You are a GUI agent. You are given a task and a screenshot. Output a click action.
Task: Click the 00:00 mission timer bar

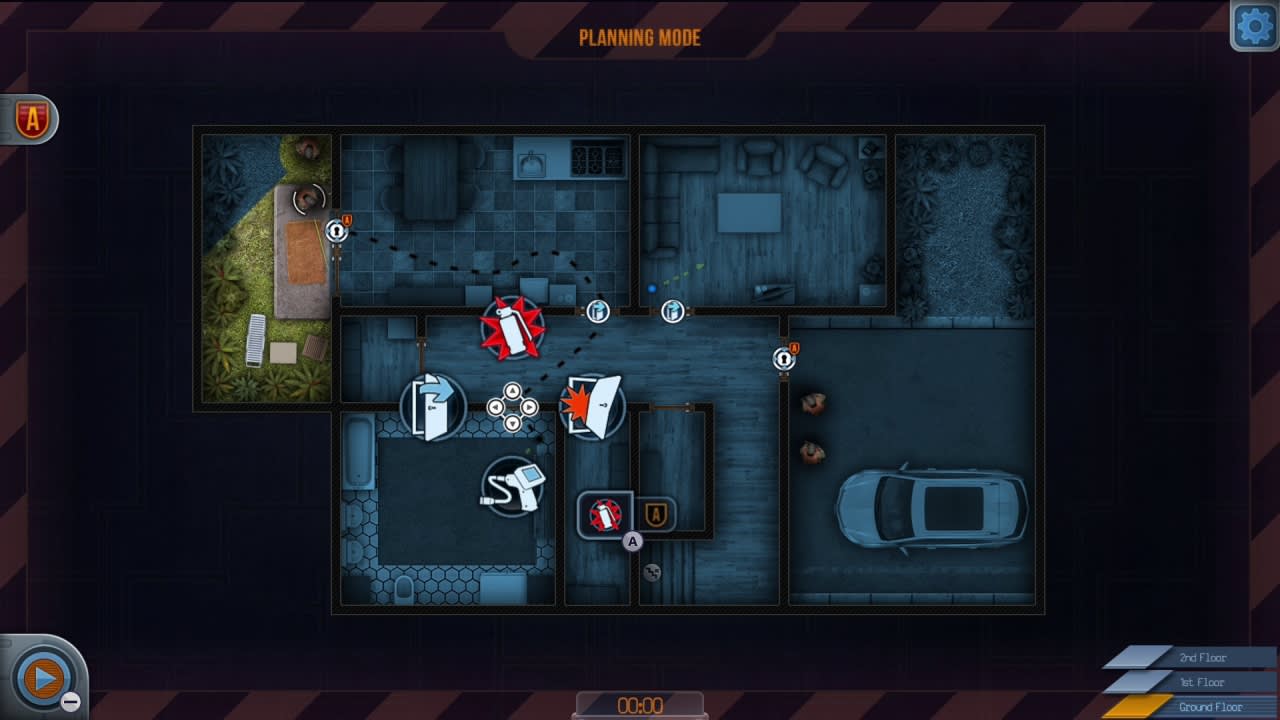640,704
